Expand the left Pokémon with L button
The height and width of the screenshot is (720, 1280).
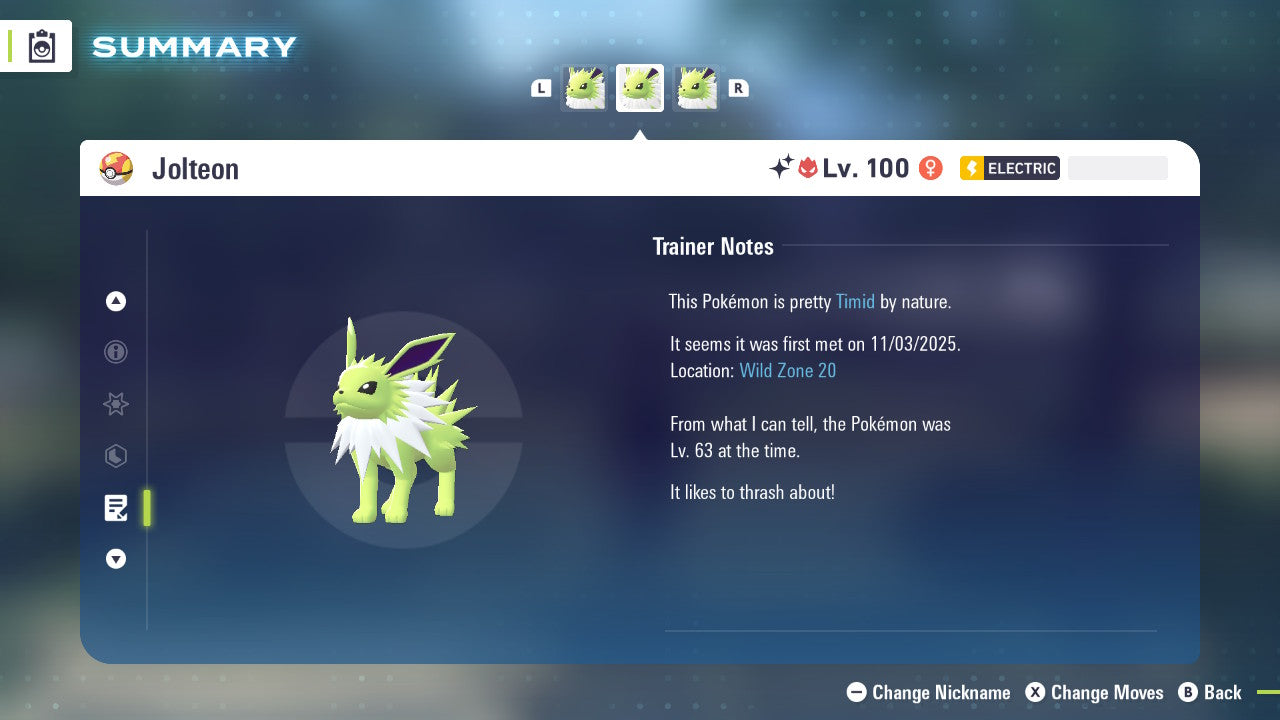(540, 88)
